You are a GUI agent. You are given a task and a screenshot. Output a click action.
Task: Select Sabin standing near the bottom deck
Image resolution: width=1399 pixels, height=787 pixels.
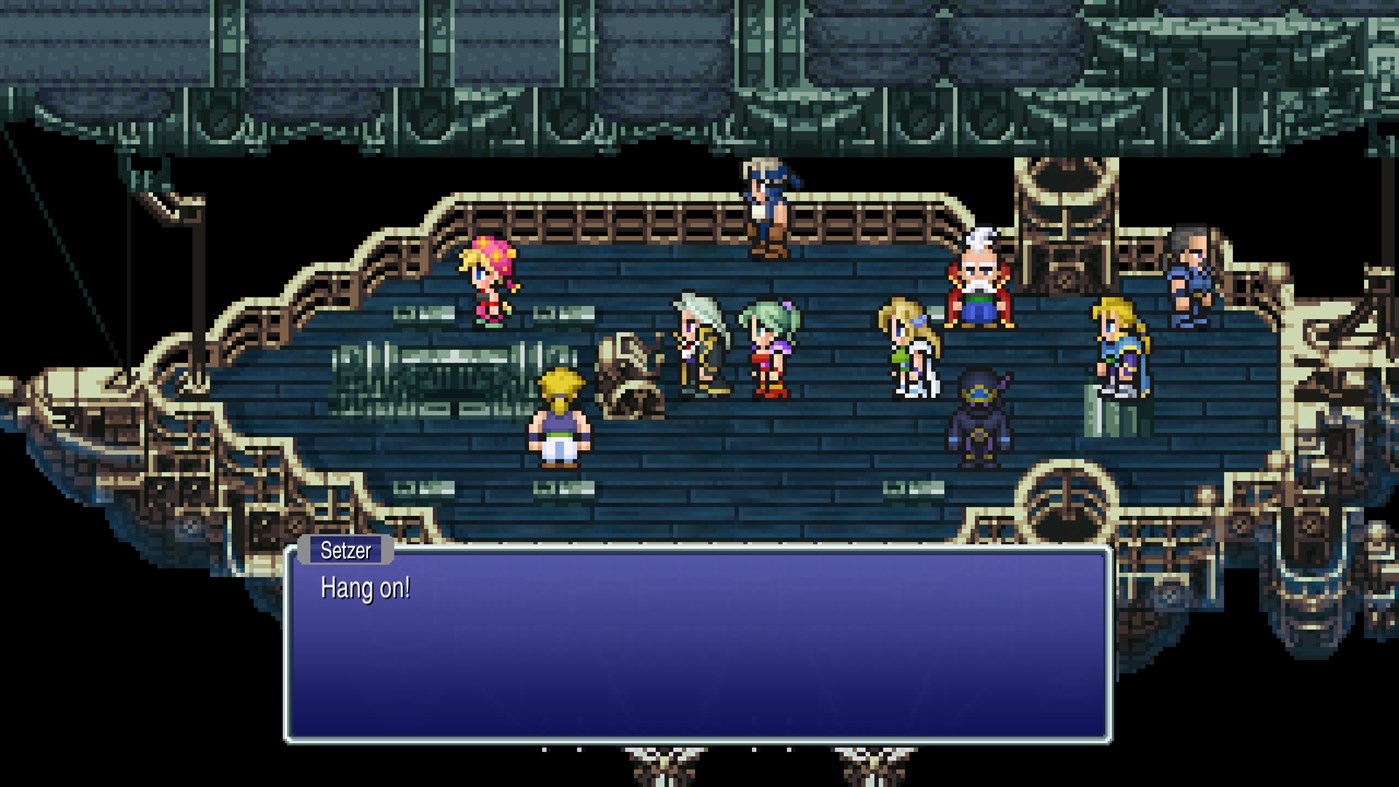click(557, 425)
